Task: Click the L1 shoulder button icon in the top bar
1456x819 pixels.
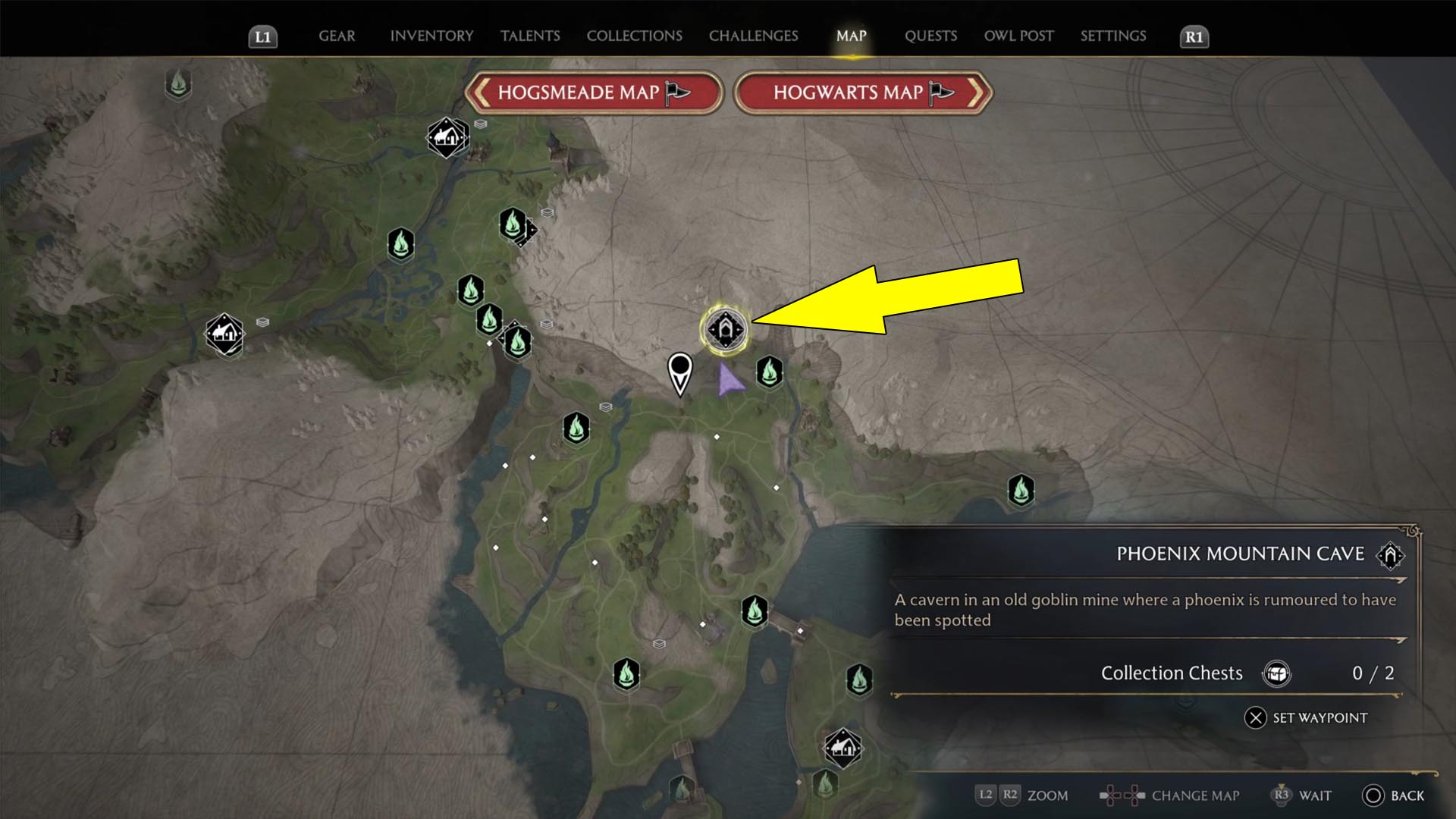Action: point(263,36)
